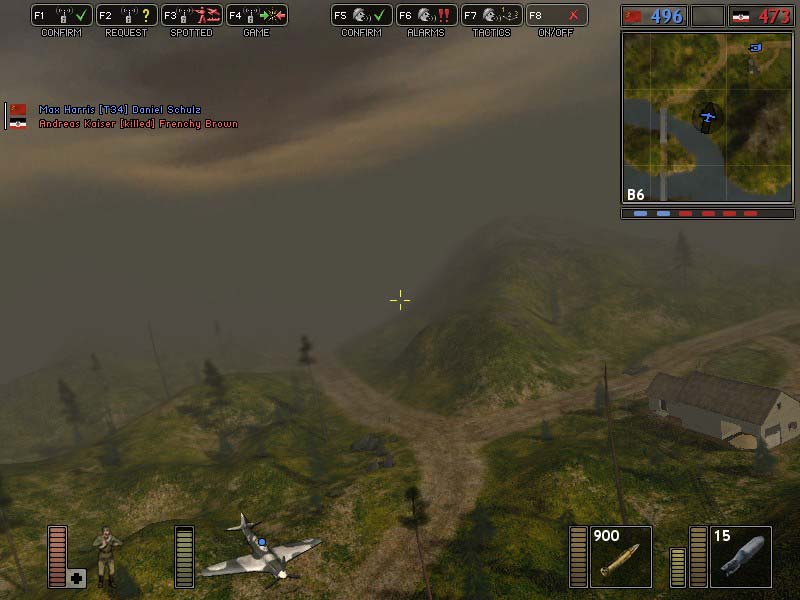Click the F5 Confirm command button
800x600 pixels.
[361, 16]
